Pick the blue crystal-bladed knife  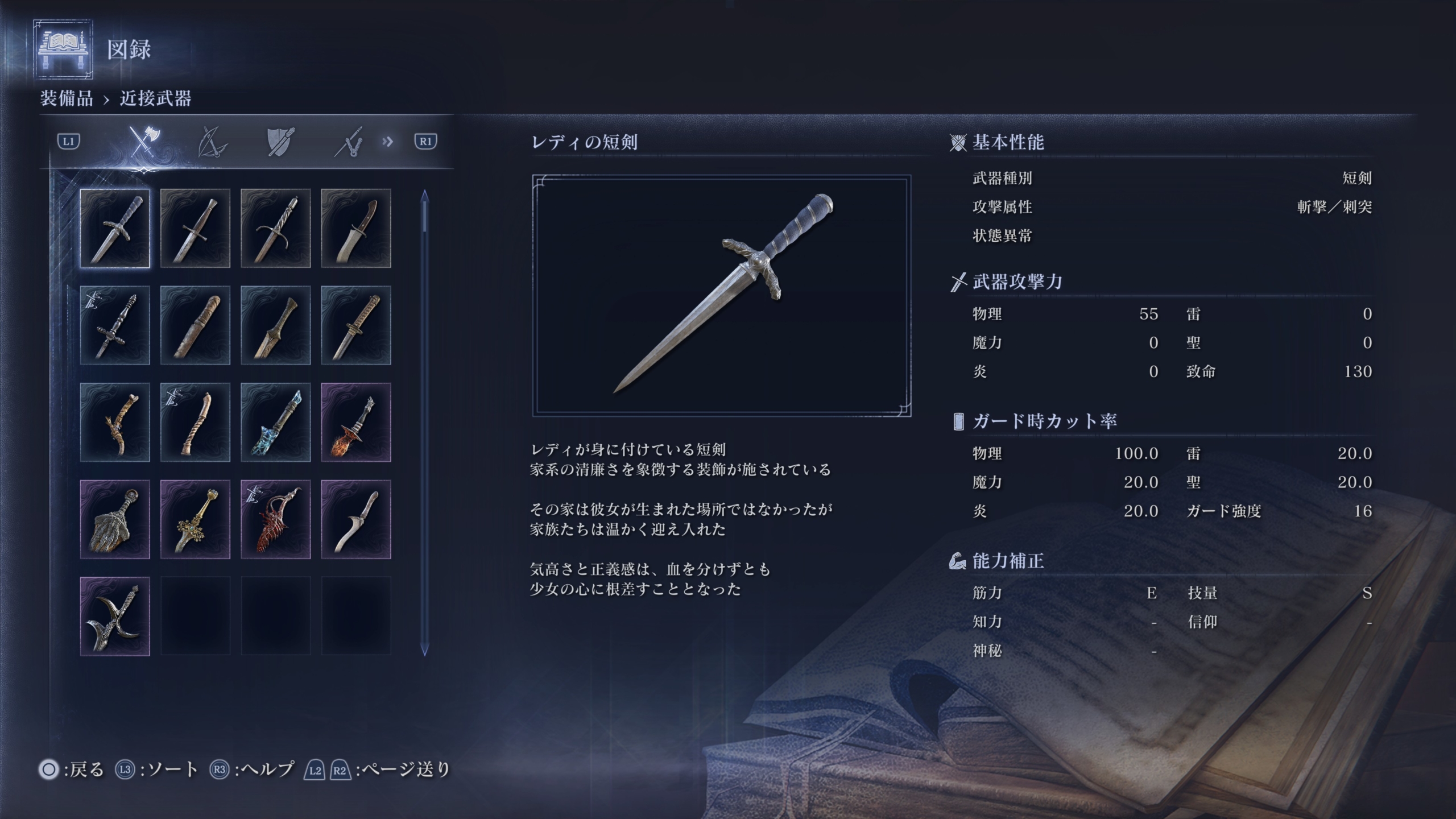point(276,423)
